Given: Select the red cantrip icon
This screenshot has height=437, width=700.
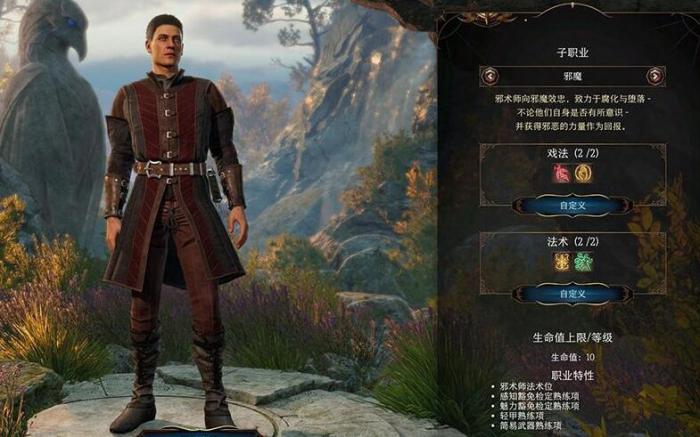Looking at the screenshot, I should [x=562, y=173].
